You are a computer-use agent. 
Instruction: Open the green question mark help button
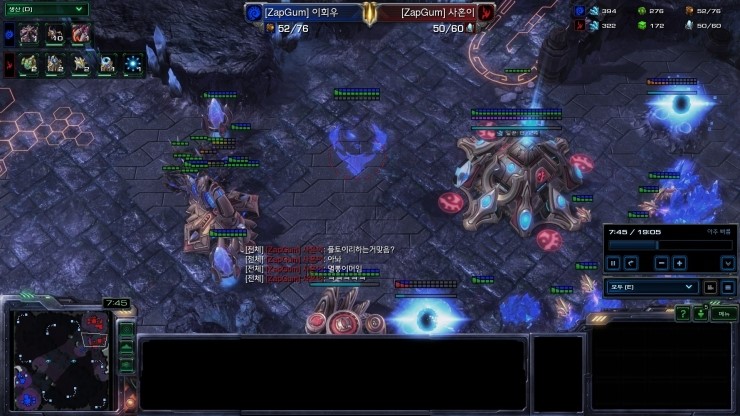(682, 314)
